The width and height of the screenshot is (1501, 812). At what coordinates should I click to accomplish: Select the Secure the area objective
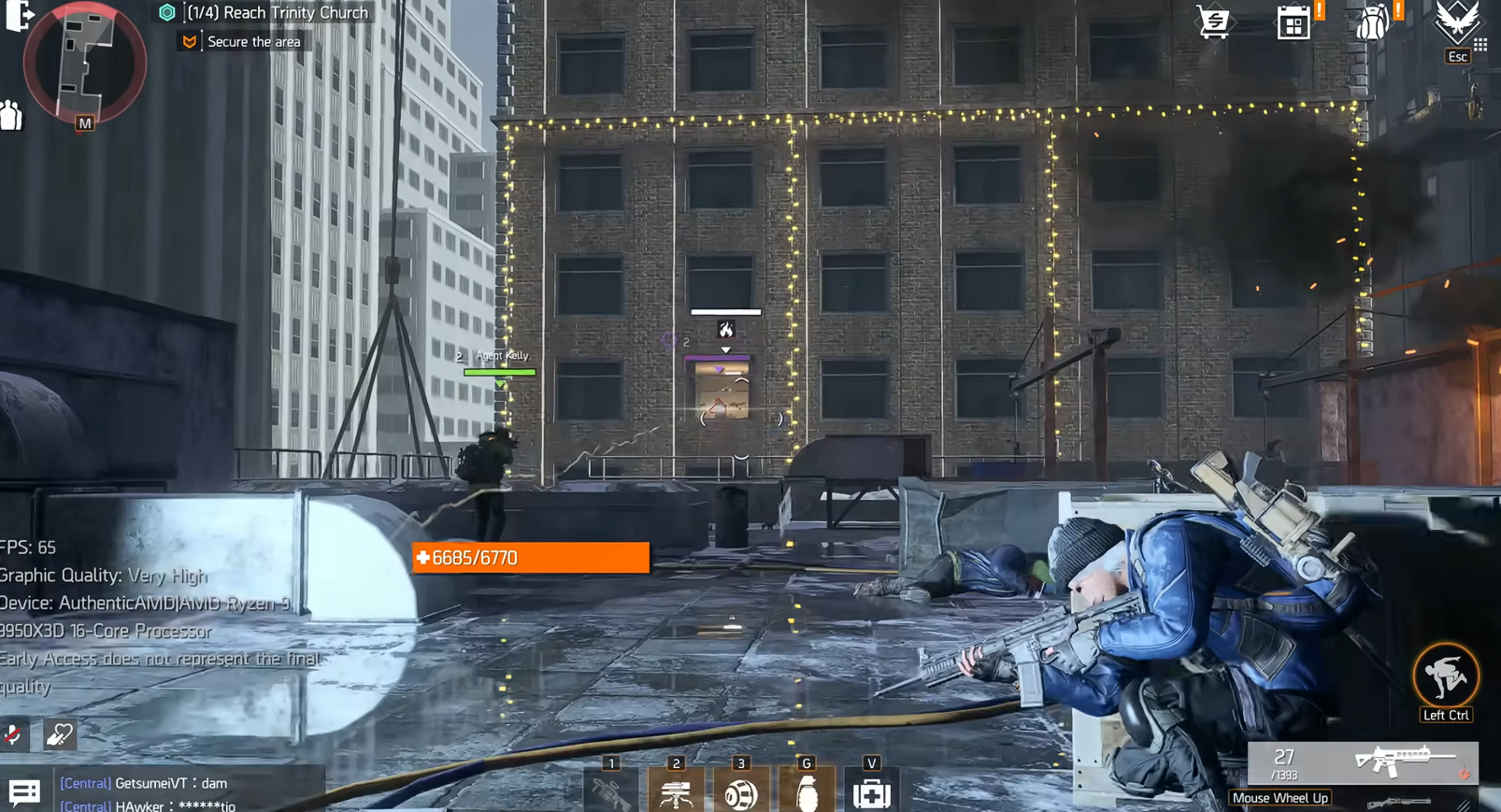click(x=253, y=42)
